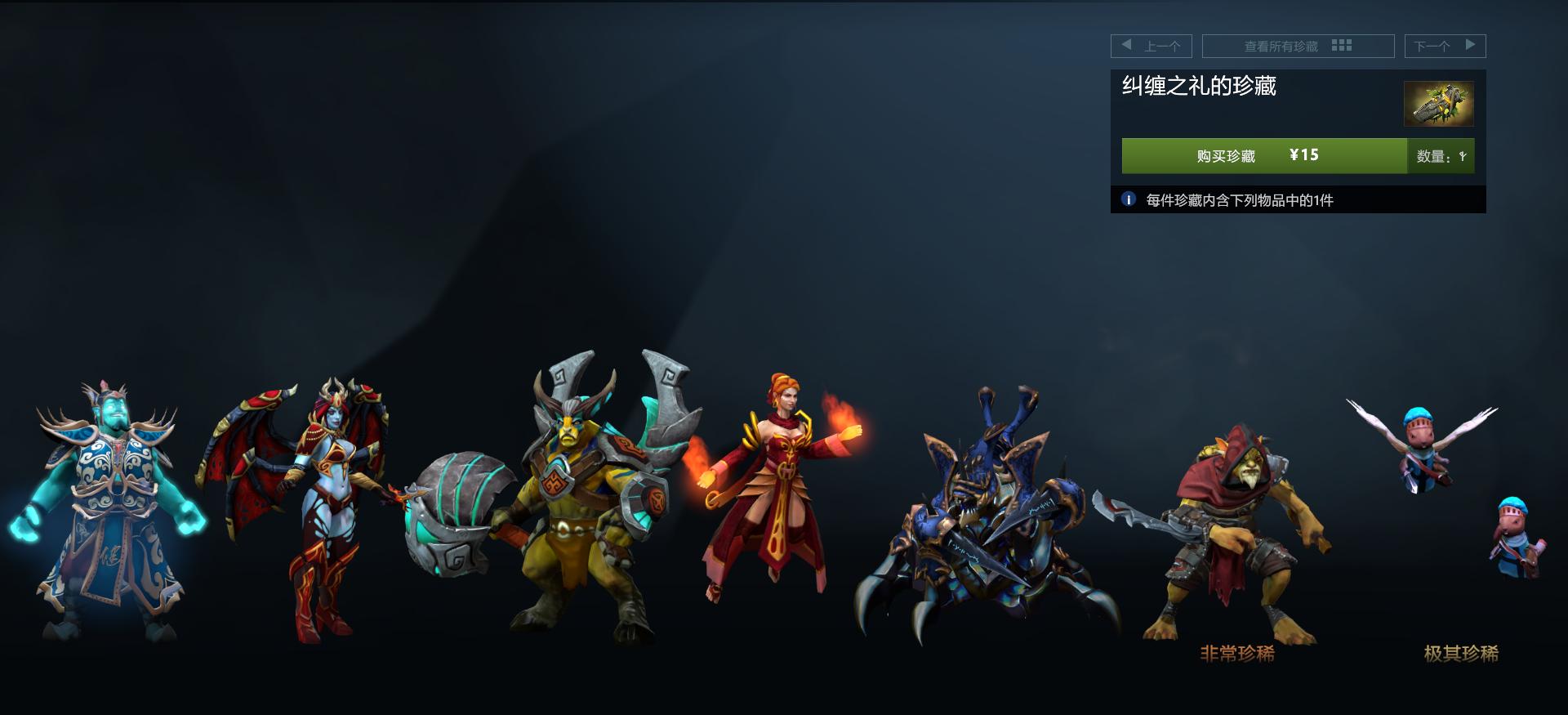
Task: Select the walking pig courier with blue hat
Action: (x=1517, y=539)
